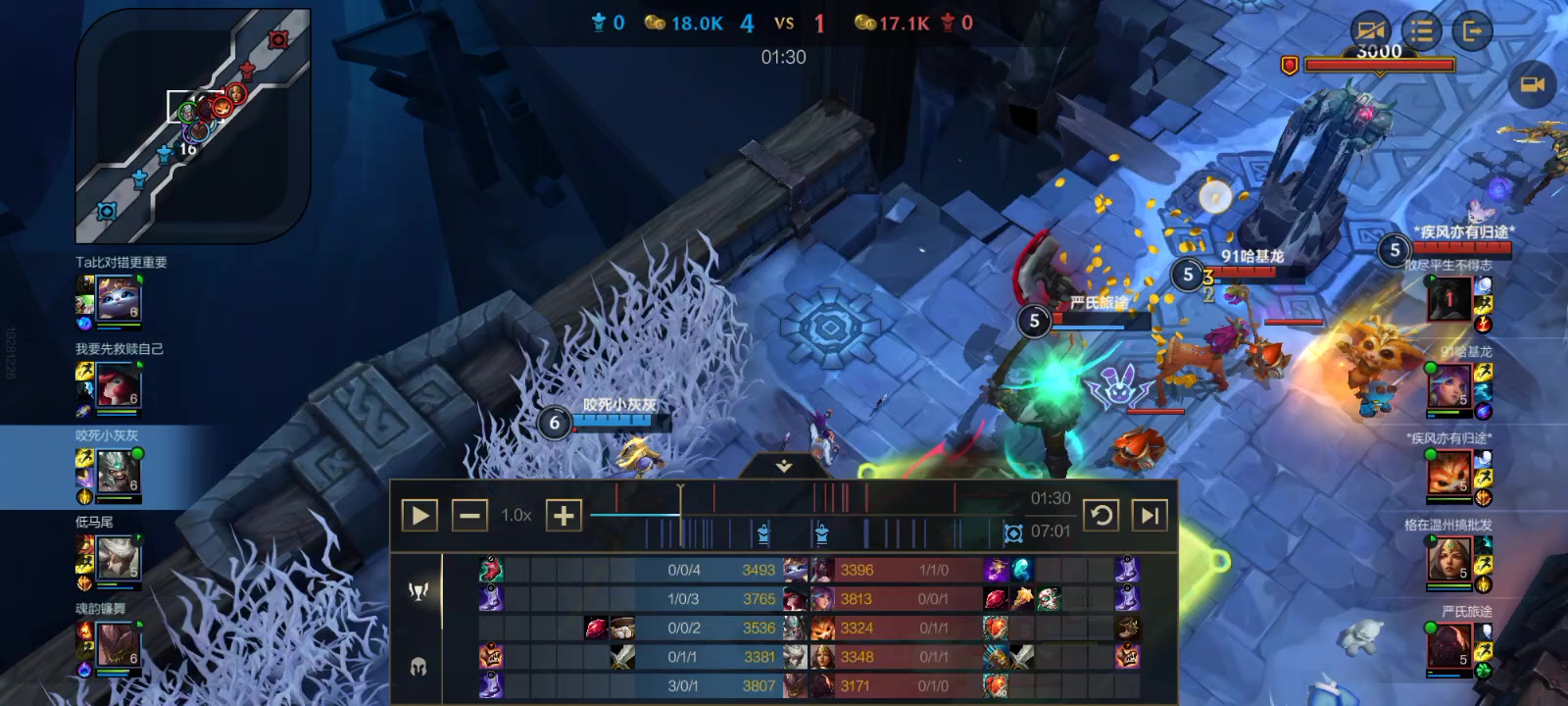Viewport: 1568px width, 706px height.
Task: Exit the replay with the exit icon
Action: pos(1471,31)
